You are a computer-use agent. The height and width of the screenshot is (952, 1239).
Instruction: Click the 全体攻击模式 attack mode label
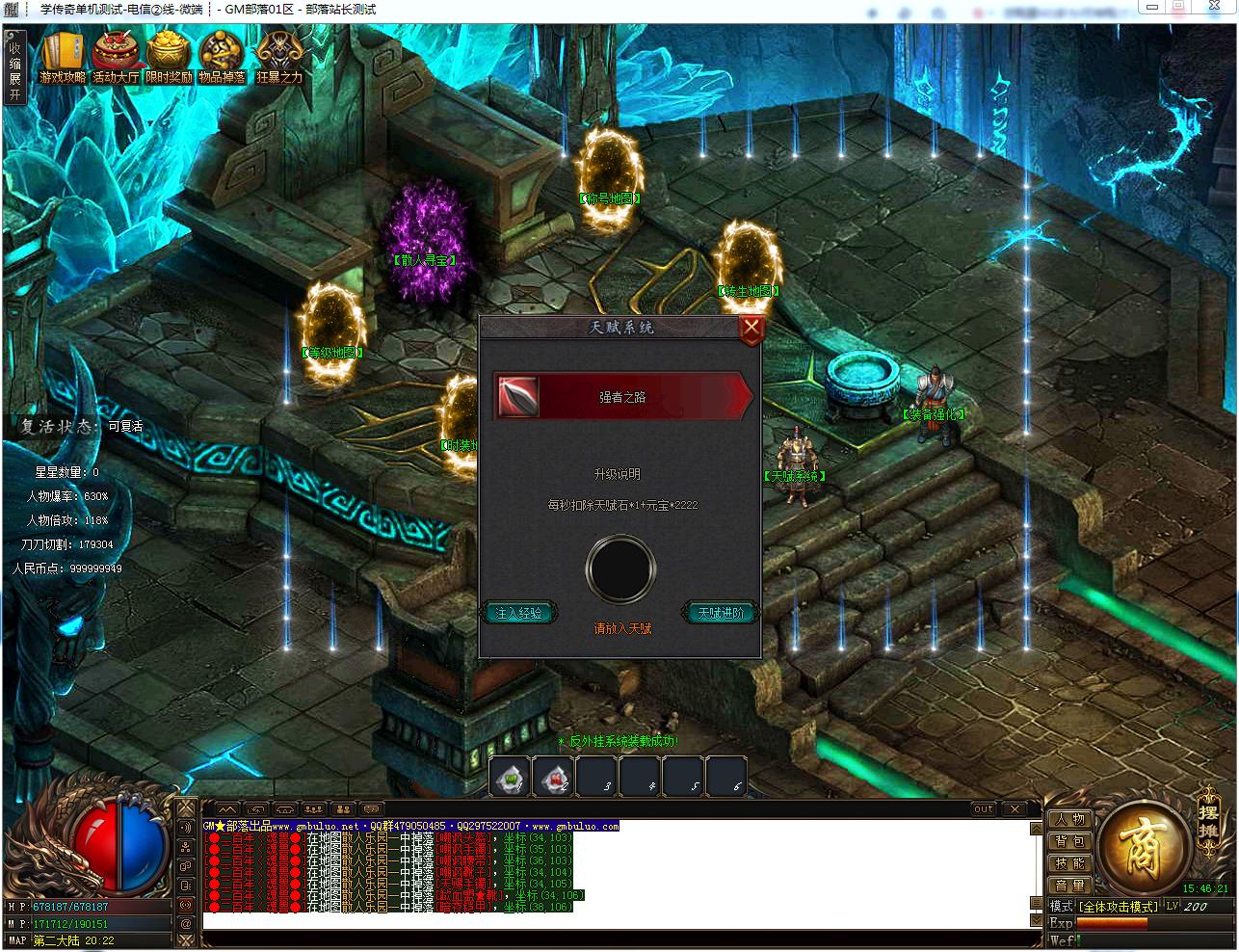click(x=1119, y=907)
